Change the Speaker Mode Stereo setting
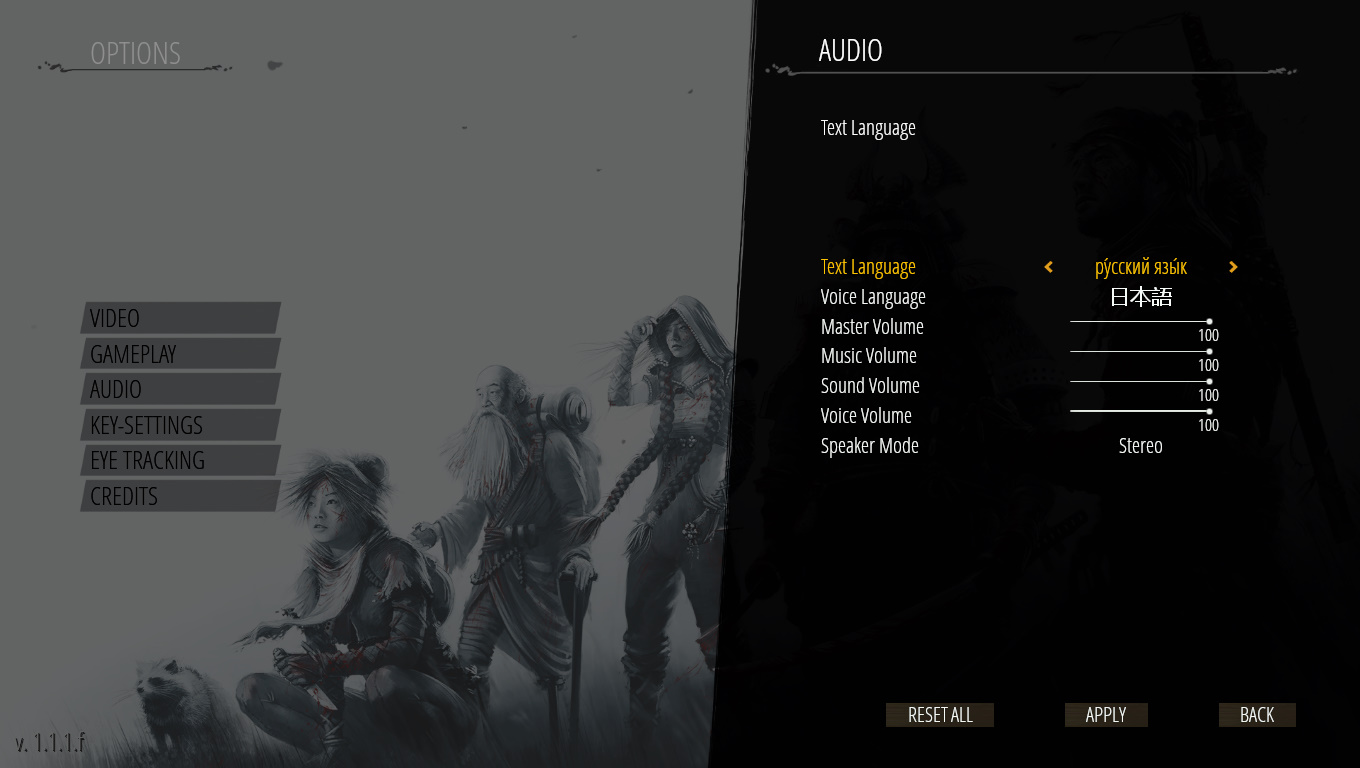 (1140, 446)
